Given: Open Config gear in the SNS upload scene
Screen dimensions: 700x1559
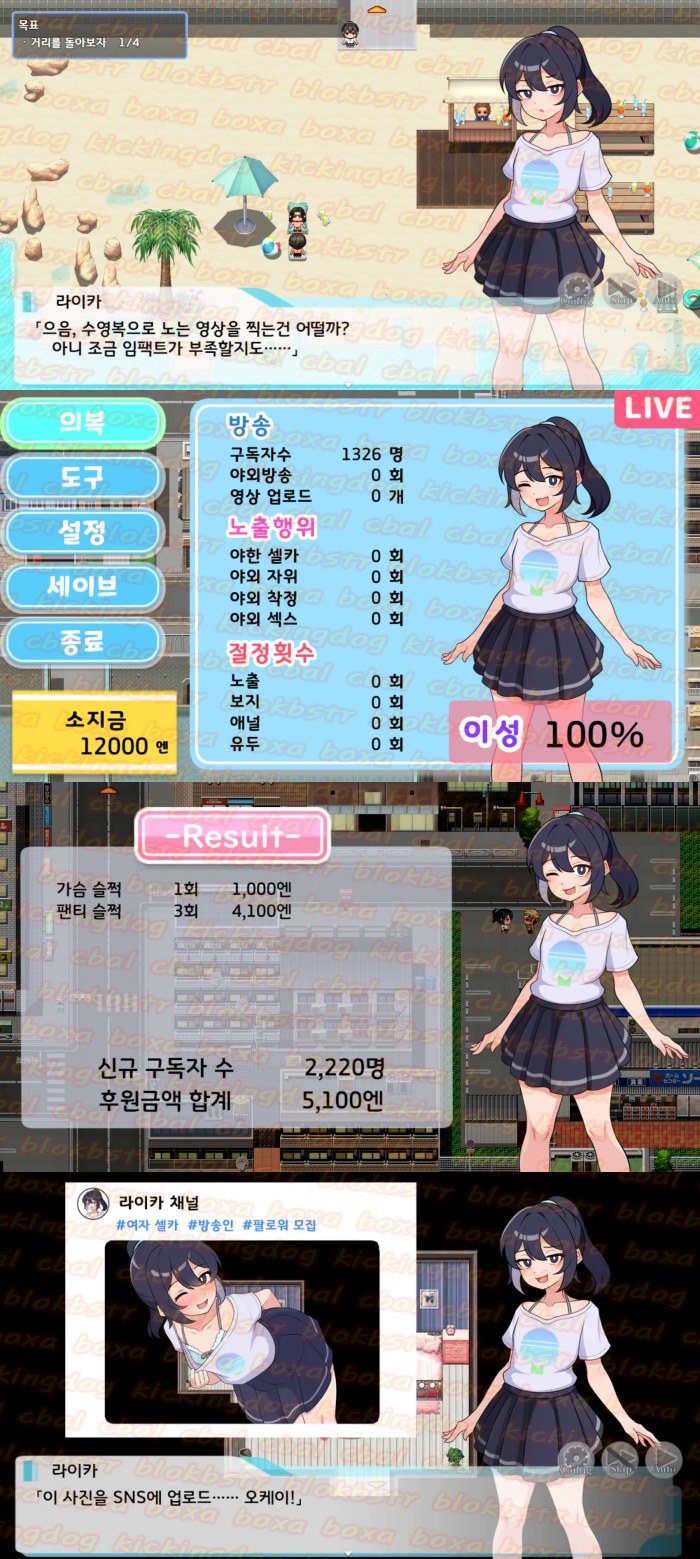Looking at the screenshot, I should (x=576, y=1460).
